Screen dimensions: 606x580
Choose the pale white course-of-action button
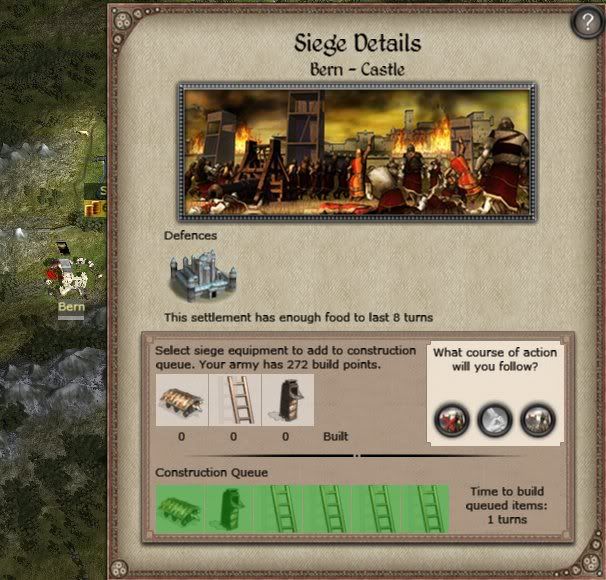click(x=495, y=420)
